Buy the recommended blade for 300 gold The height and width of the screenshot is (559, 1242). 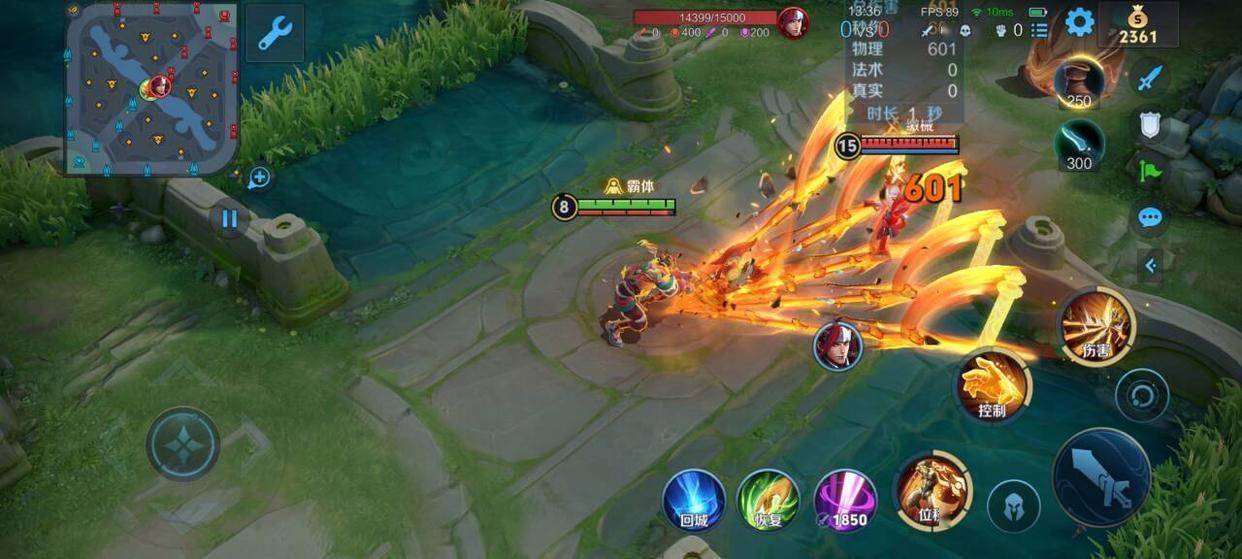tap(1079, 144)
